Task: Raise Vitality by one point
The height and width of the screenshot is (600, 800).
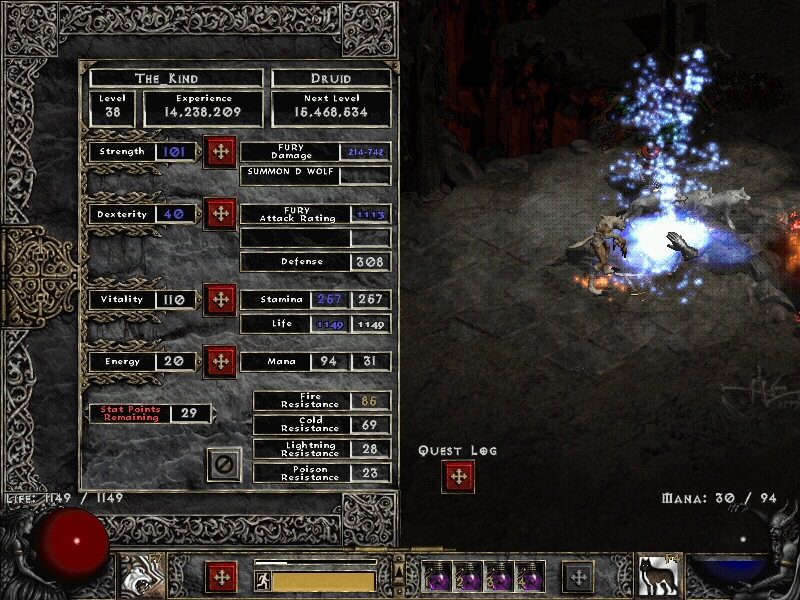Action: click(x=220, y=299)
